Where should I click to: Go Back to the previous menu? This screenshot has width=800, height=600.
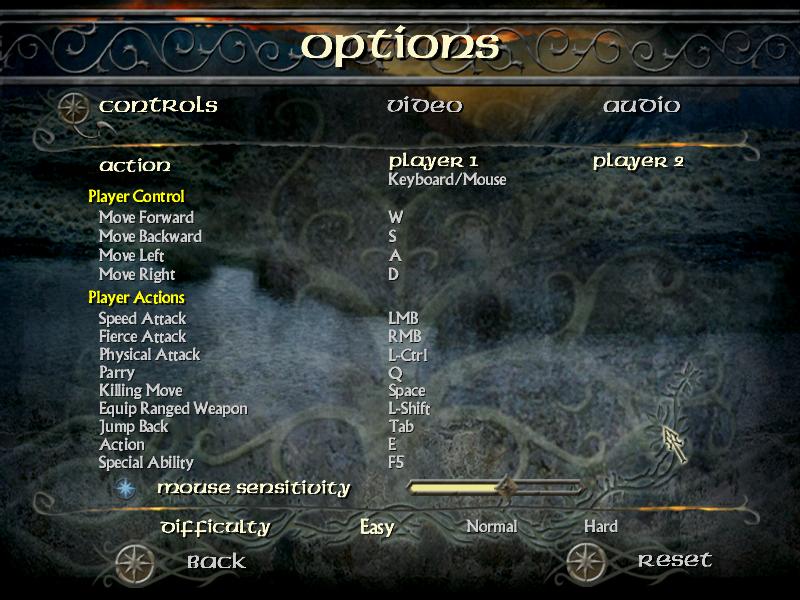click(216, 561)
